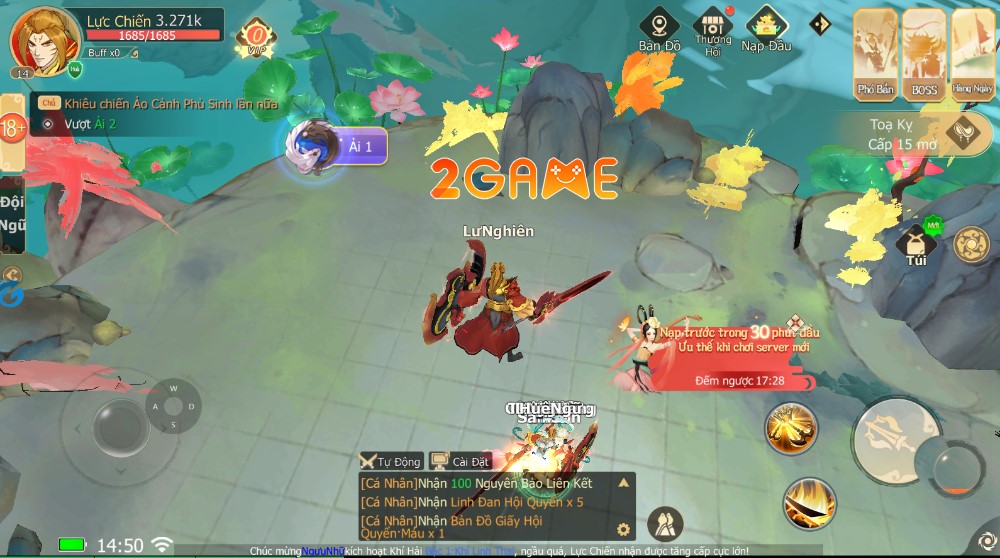
Task: Open the Phó Bản dungeon card
Action: click(875, 54)
